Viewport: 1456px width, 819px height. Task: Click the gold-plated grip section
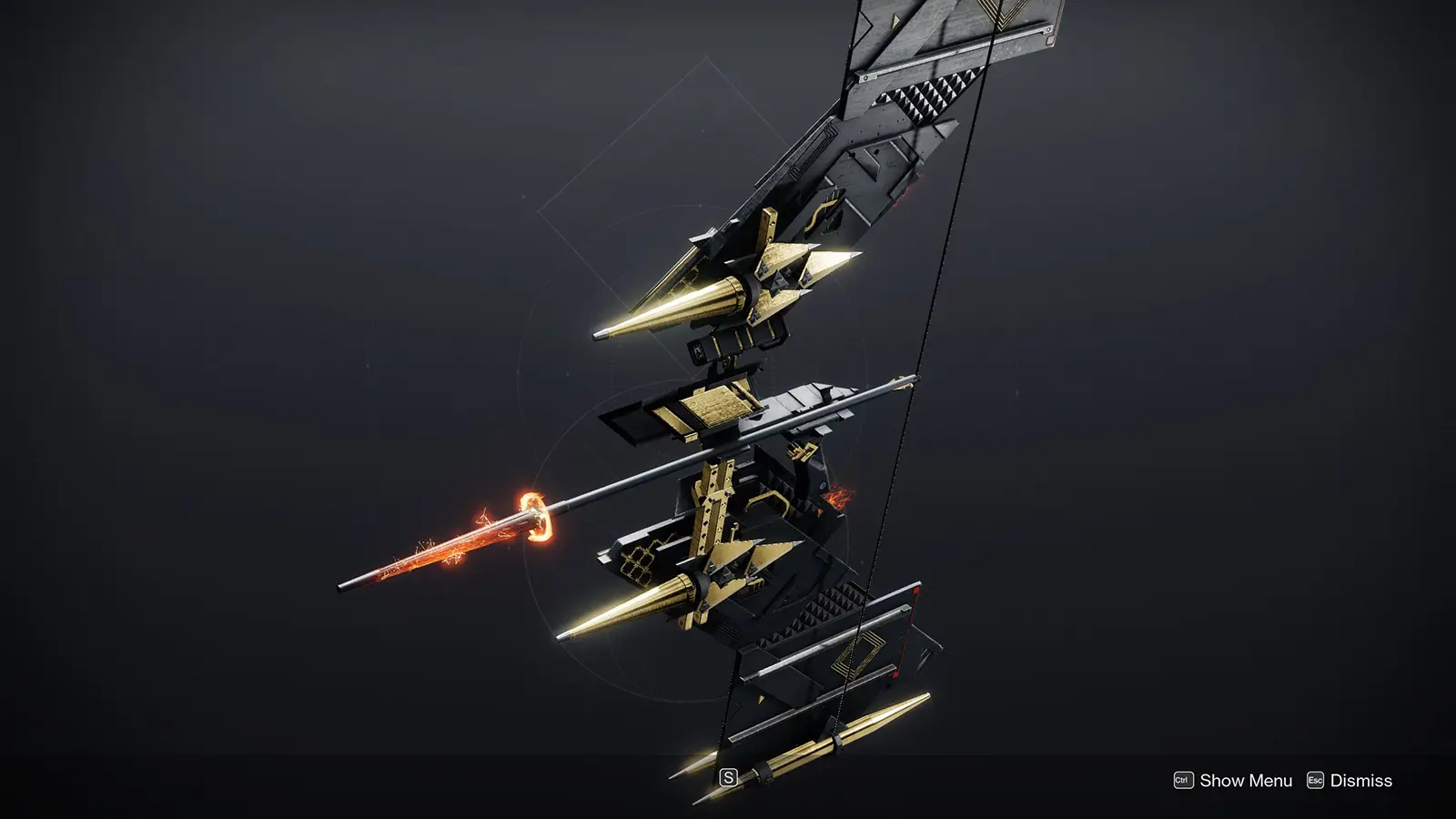coord(714,405)
